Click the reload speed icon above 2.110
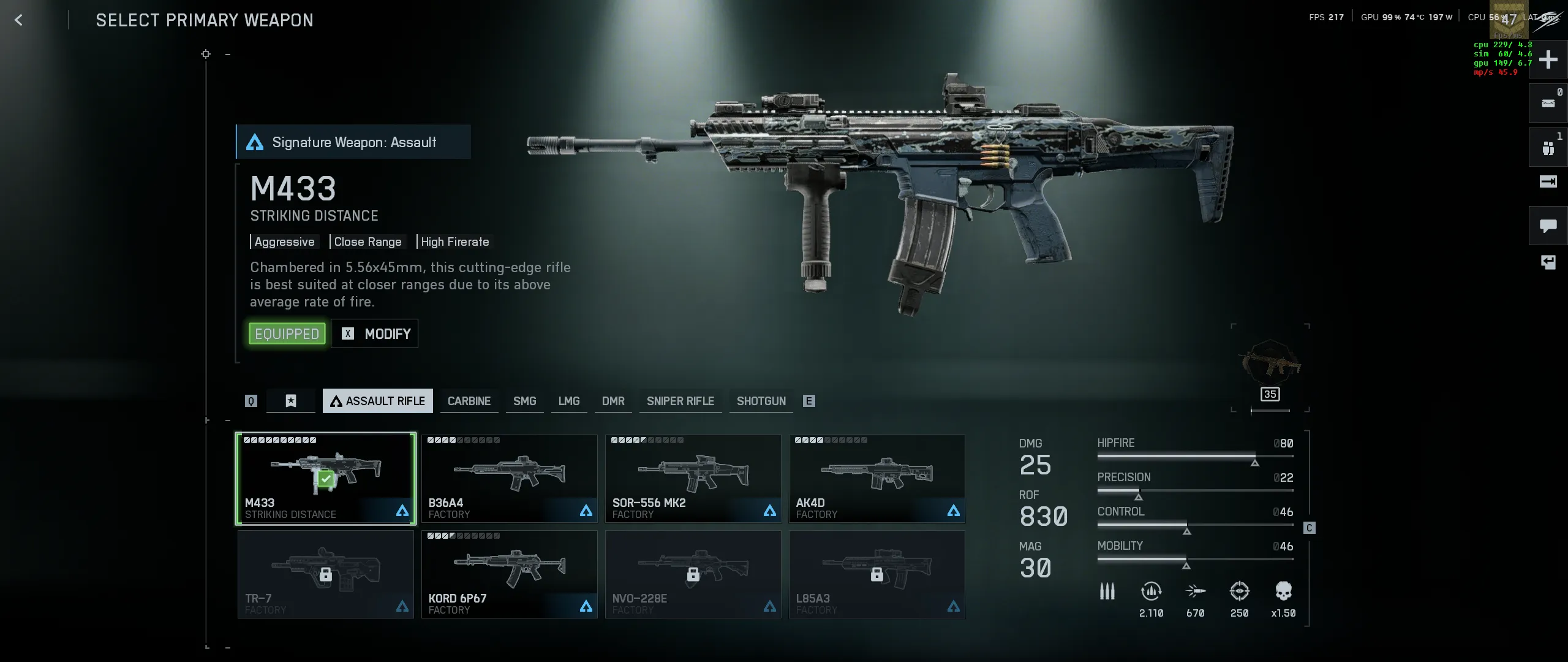1568x662 pixels. (x=1152, y=590)
